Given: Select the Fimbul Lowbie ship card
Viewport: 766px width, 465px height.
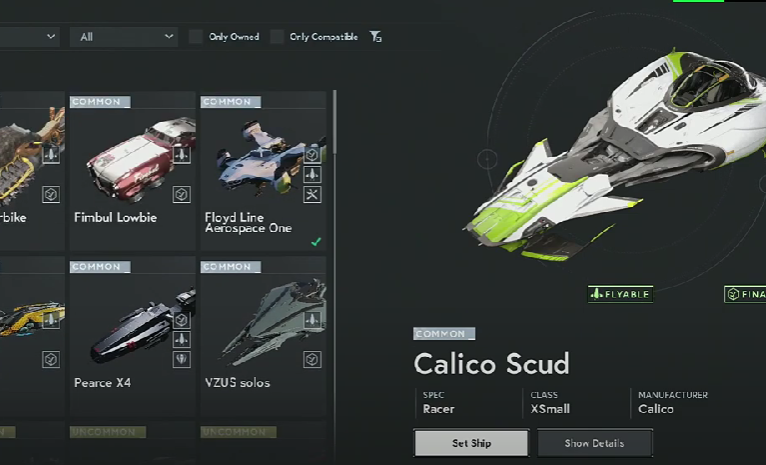Looking at the screenshot, I should 132,171.
